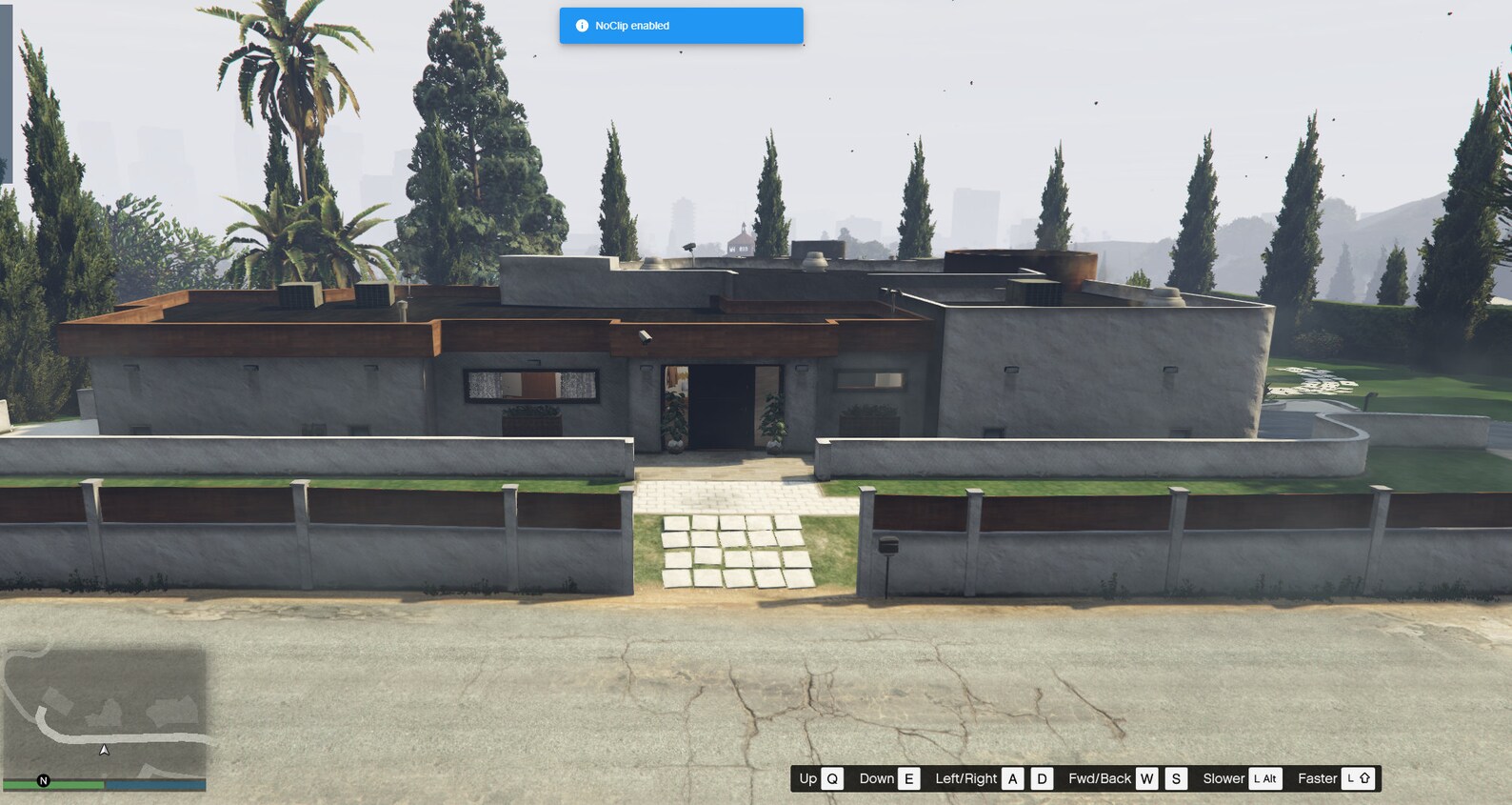Click the D keycap under Left/Right

coord(1040,778)
